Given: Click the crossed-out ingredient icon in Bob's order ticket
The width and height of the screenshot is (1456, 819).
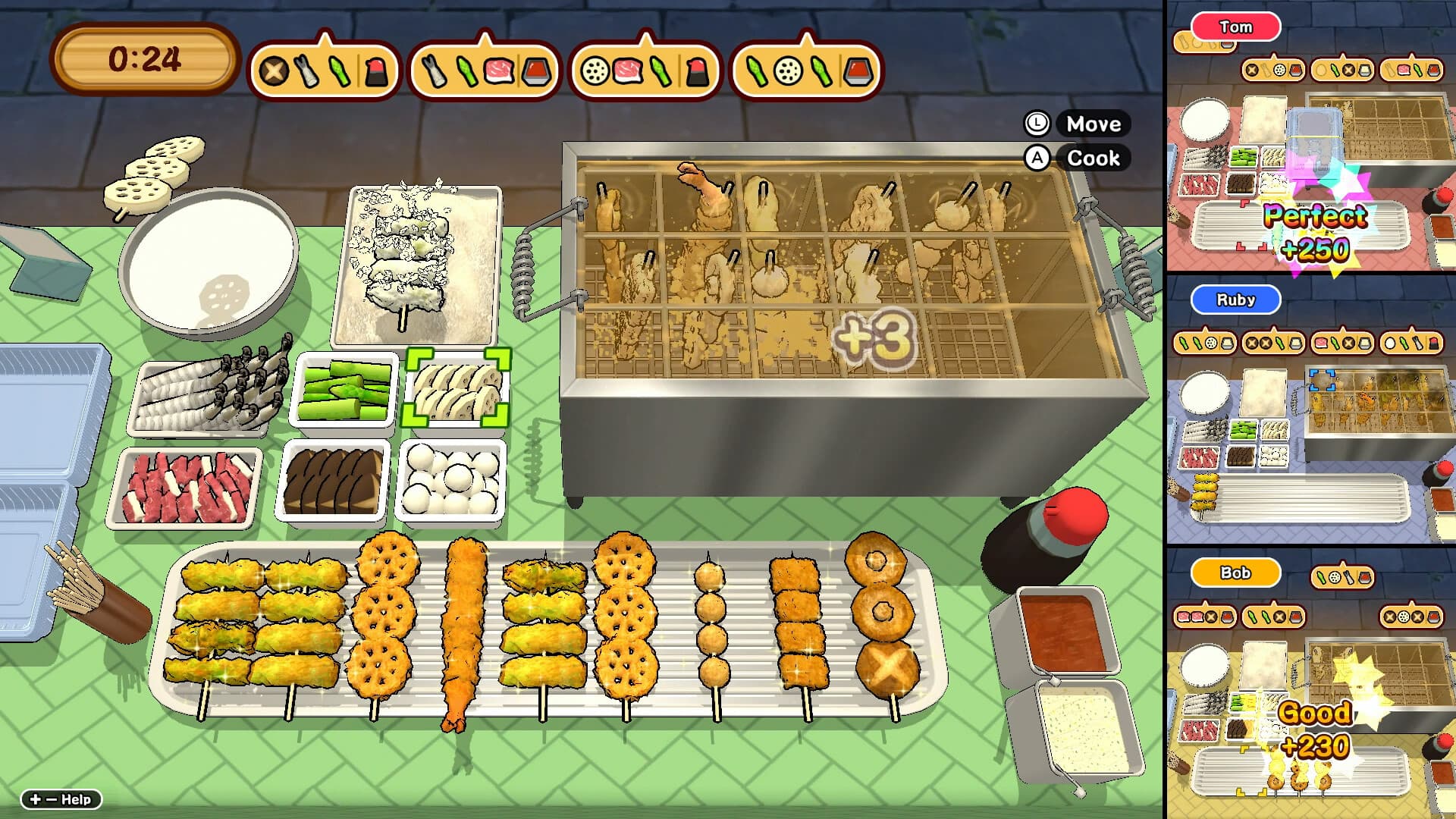Looking at the screenshot, I should (x=1210, y=617).
